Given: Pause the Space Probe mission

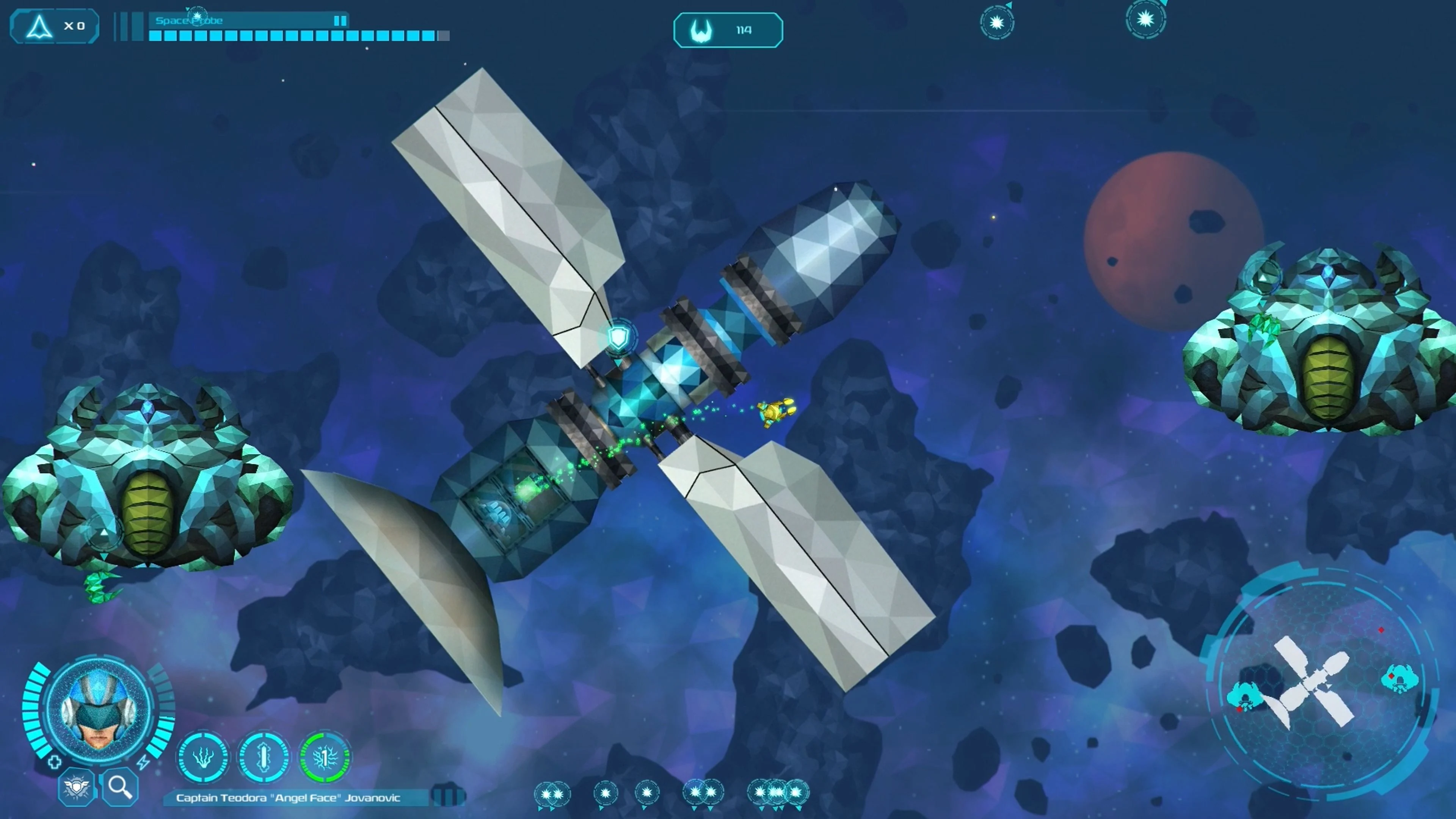Looking at the screenshot, I should tap(340, 20).
